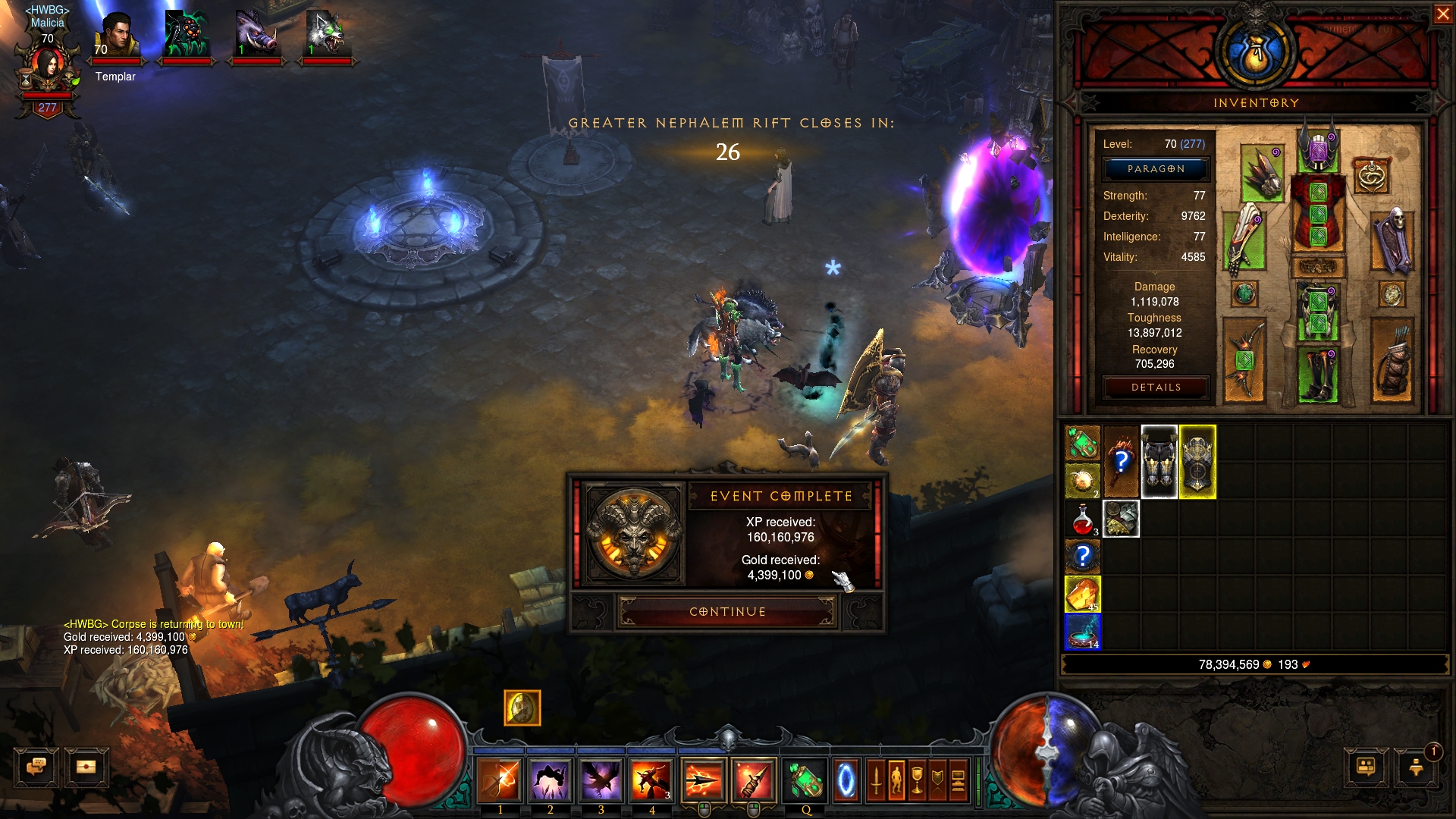This screenshot has width=1456, height=819.
Task: Select the orange gem stack of 45
Action: pyautogui.click(x=1083, y=594)
